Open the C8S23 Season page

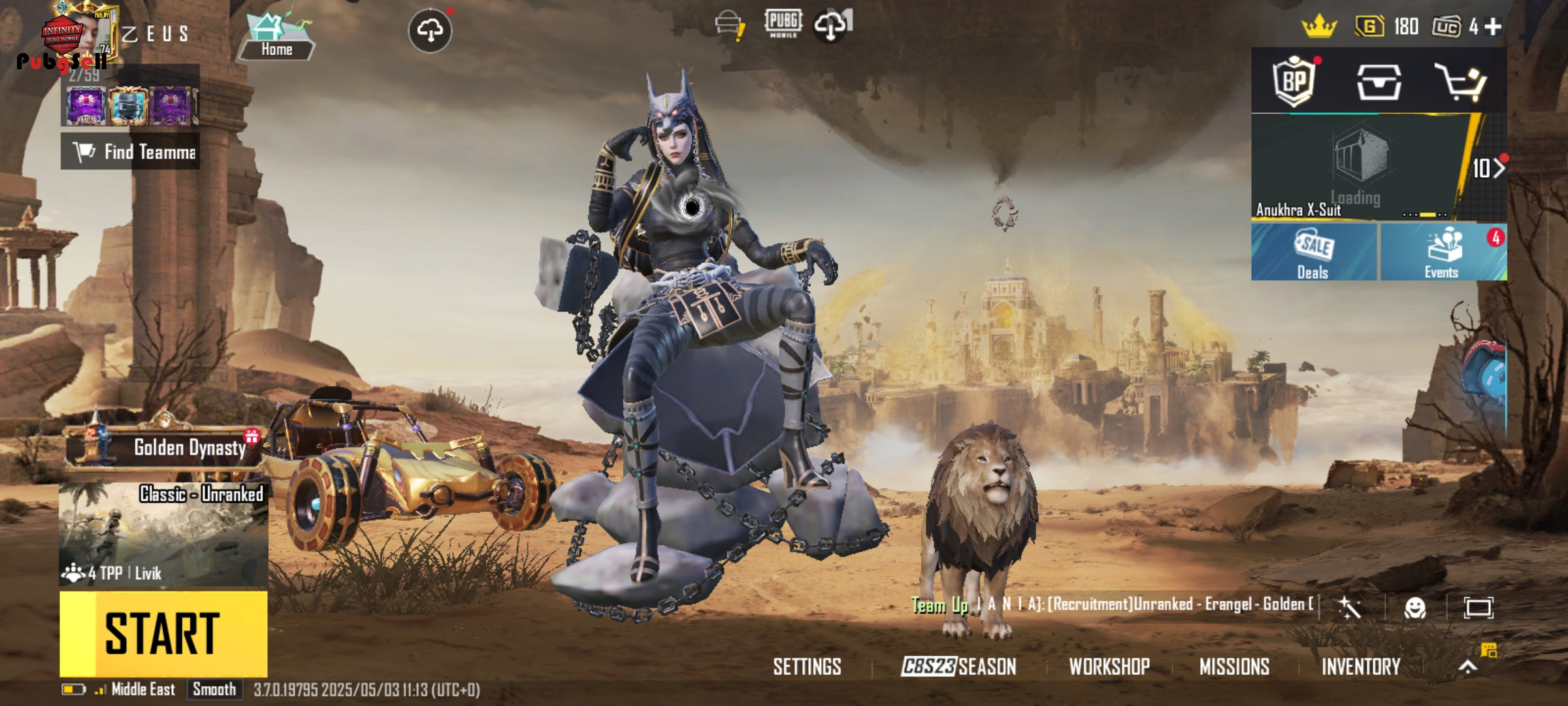(958, 667)
